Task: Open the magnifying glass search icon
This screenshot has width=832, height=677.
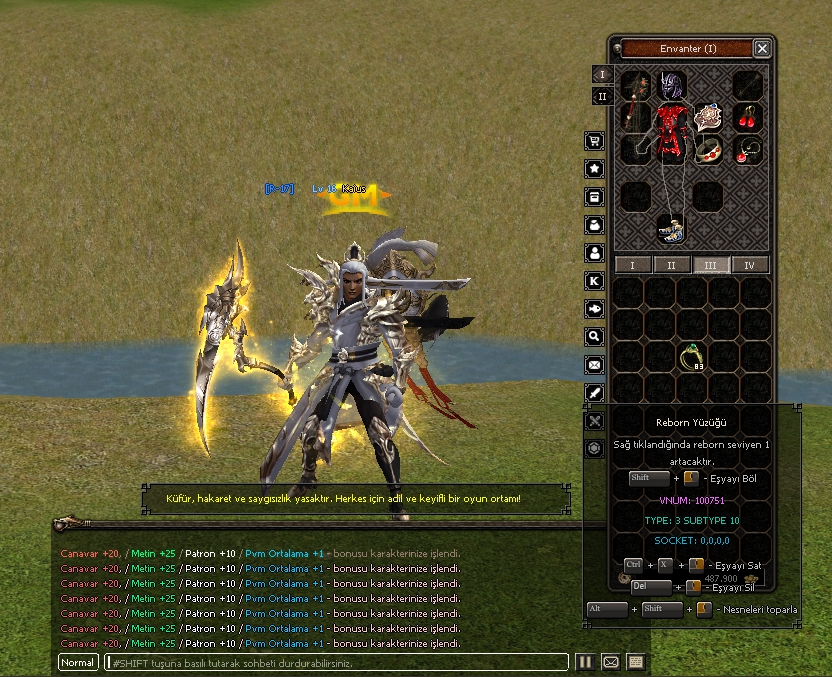Action: click(595, 337)
